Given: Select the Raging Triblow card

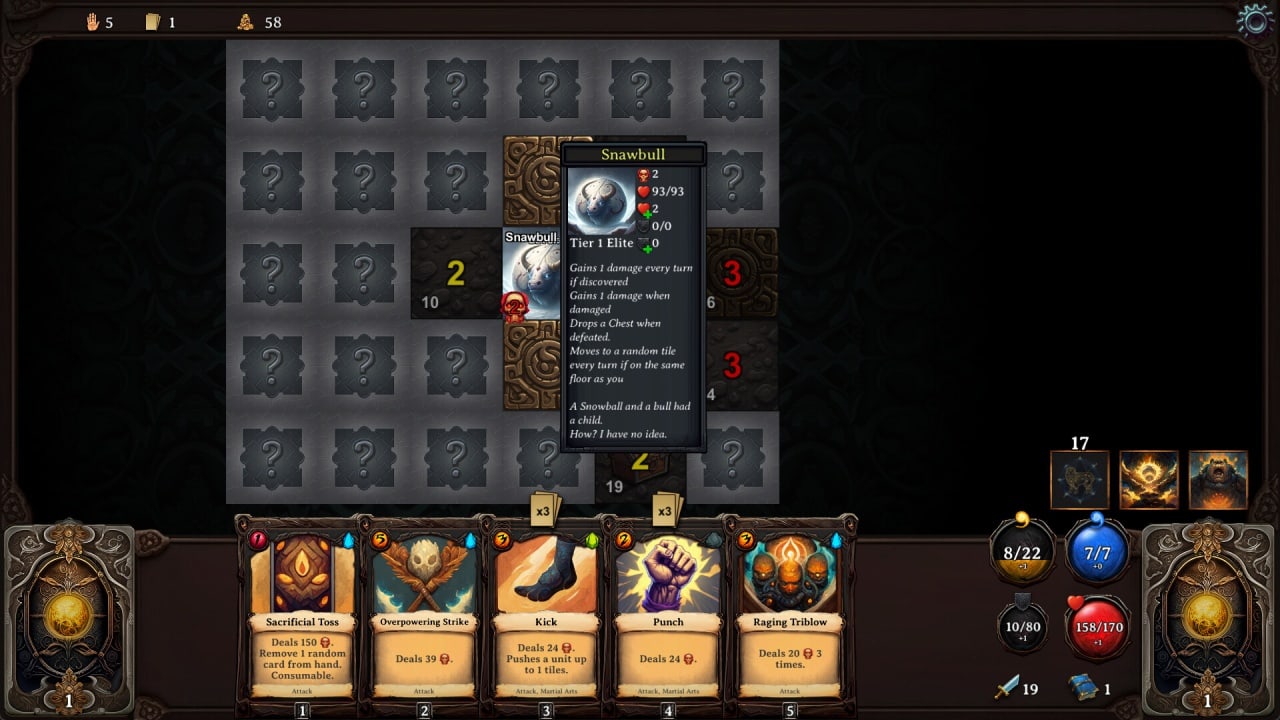Looking at the screenshot, I should [x=790, y=610].
